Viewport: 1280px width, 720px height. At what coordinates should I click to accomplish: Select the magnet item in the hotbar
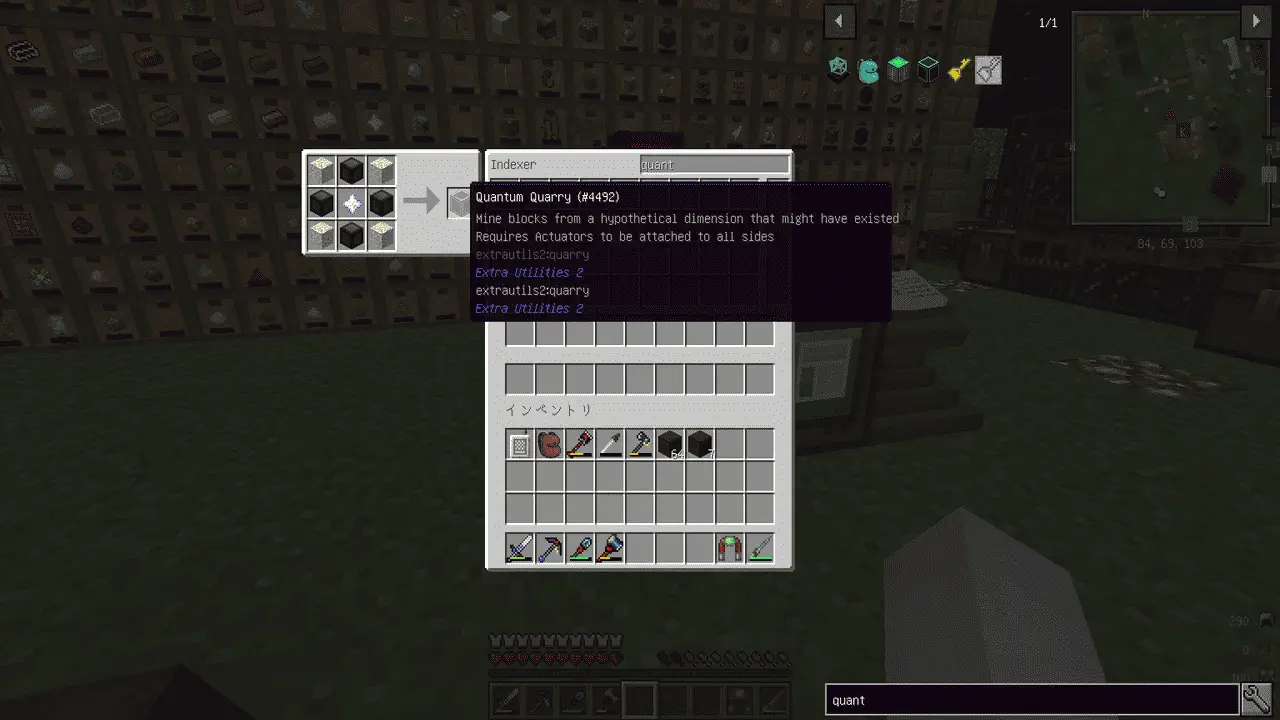(x=730, y=548)
